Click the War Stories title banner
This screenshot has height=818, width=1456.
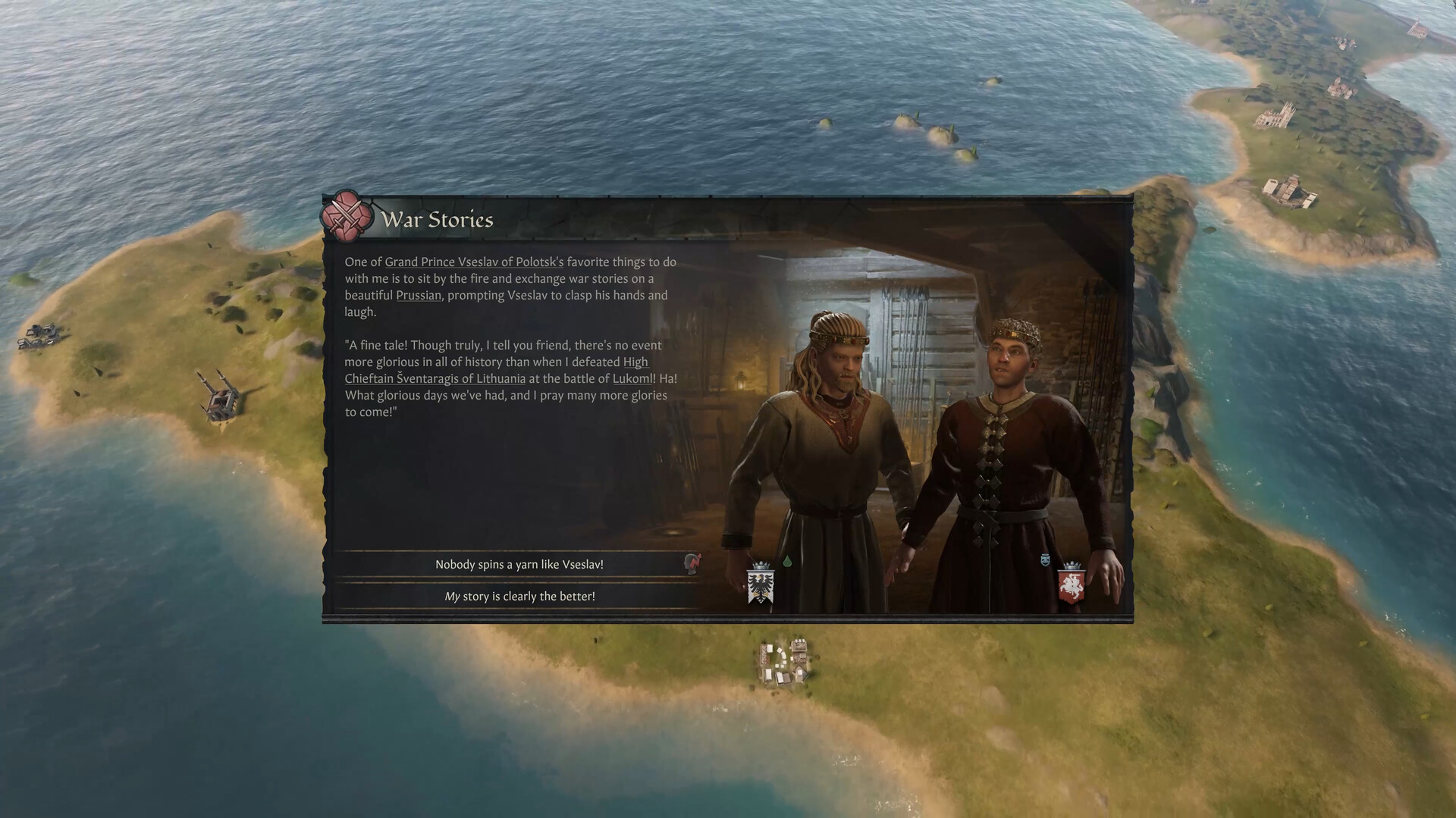click(x=438, y=220)
